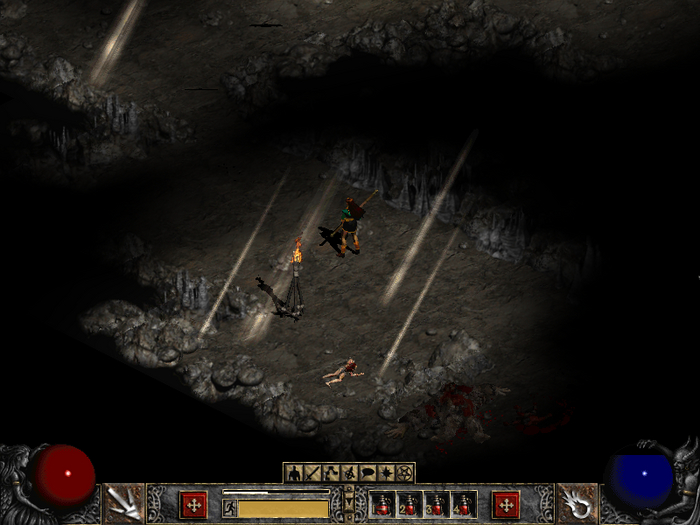Open the game menu pentagram icon
Image resolution: width=700 pixels, height=525 pixels.
pos(404,472)
